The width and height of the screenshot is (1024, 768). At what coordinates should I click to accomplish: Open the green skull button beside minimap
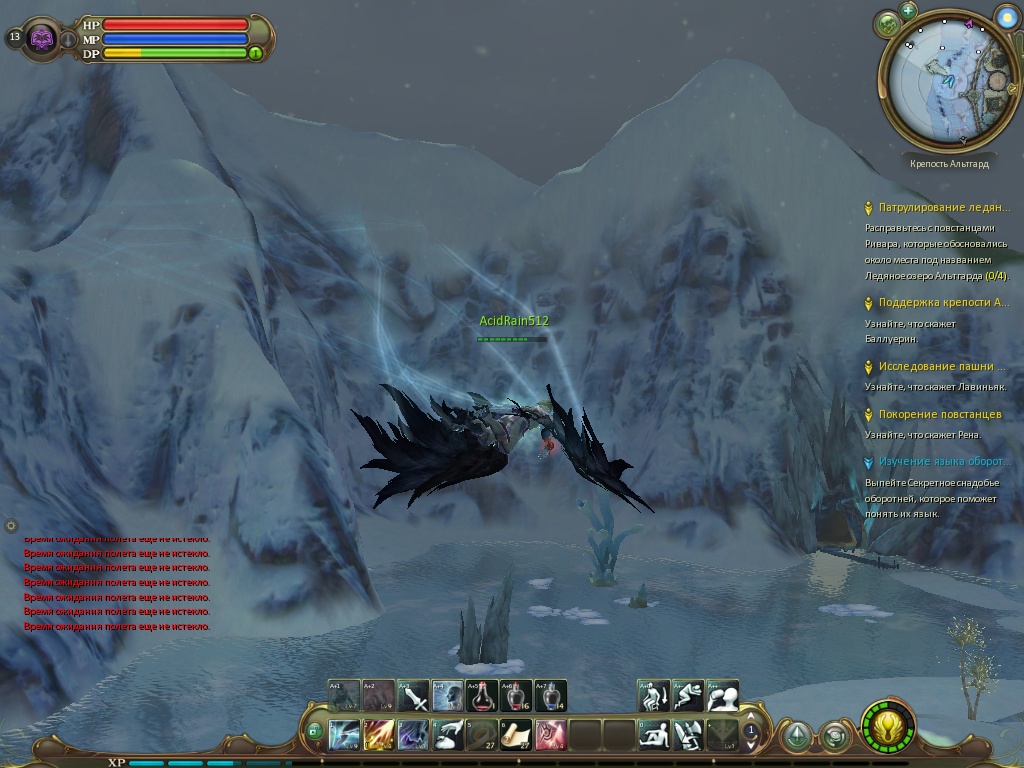point(886,24)
